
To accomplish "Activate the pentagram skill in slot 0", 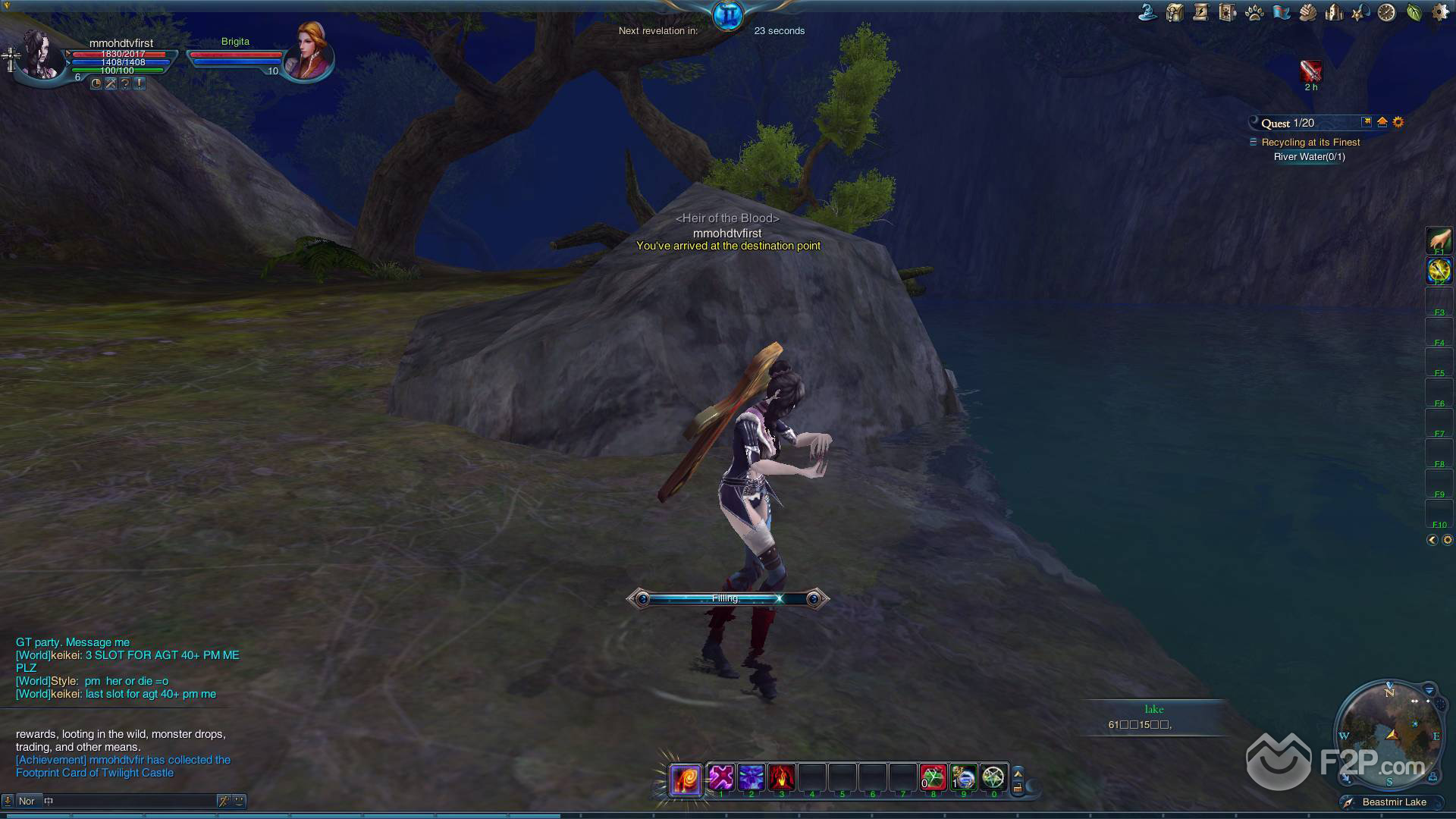I will [993, 777].
